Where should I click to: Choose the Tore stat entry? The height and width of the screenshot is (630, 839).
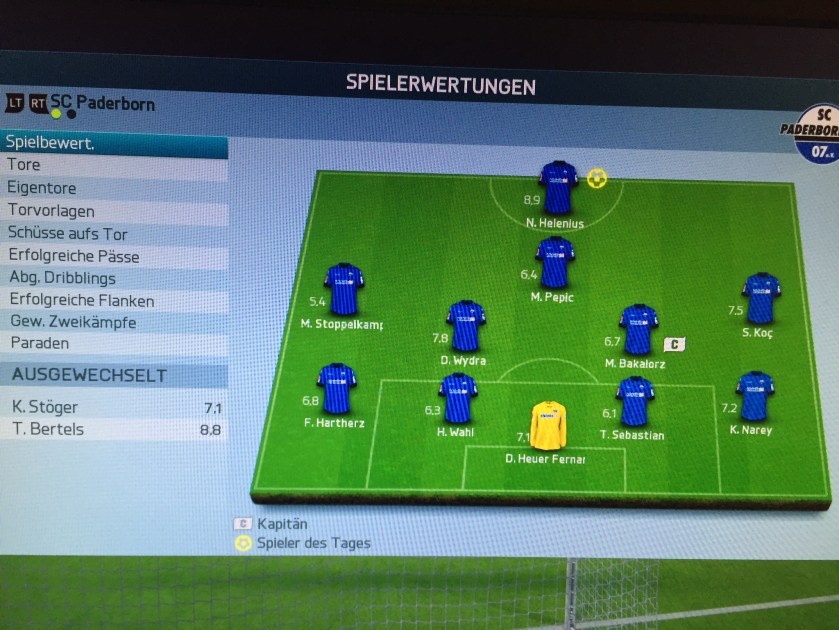pos(110,165)
